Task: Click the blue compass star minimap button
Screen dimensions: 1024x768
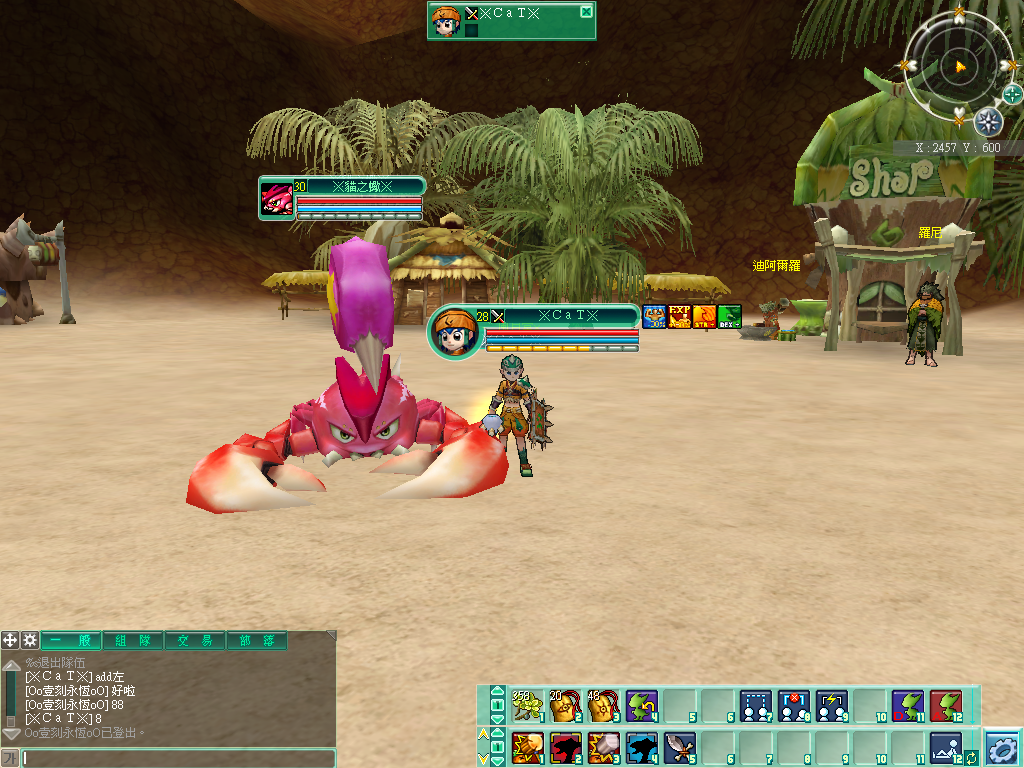Action: pyautogui.click(x=988, y=122)
